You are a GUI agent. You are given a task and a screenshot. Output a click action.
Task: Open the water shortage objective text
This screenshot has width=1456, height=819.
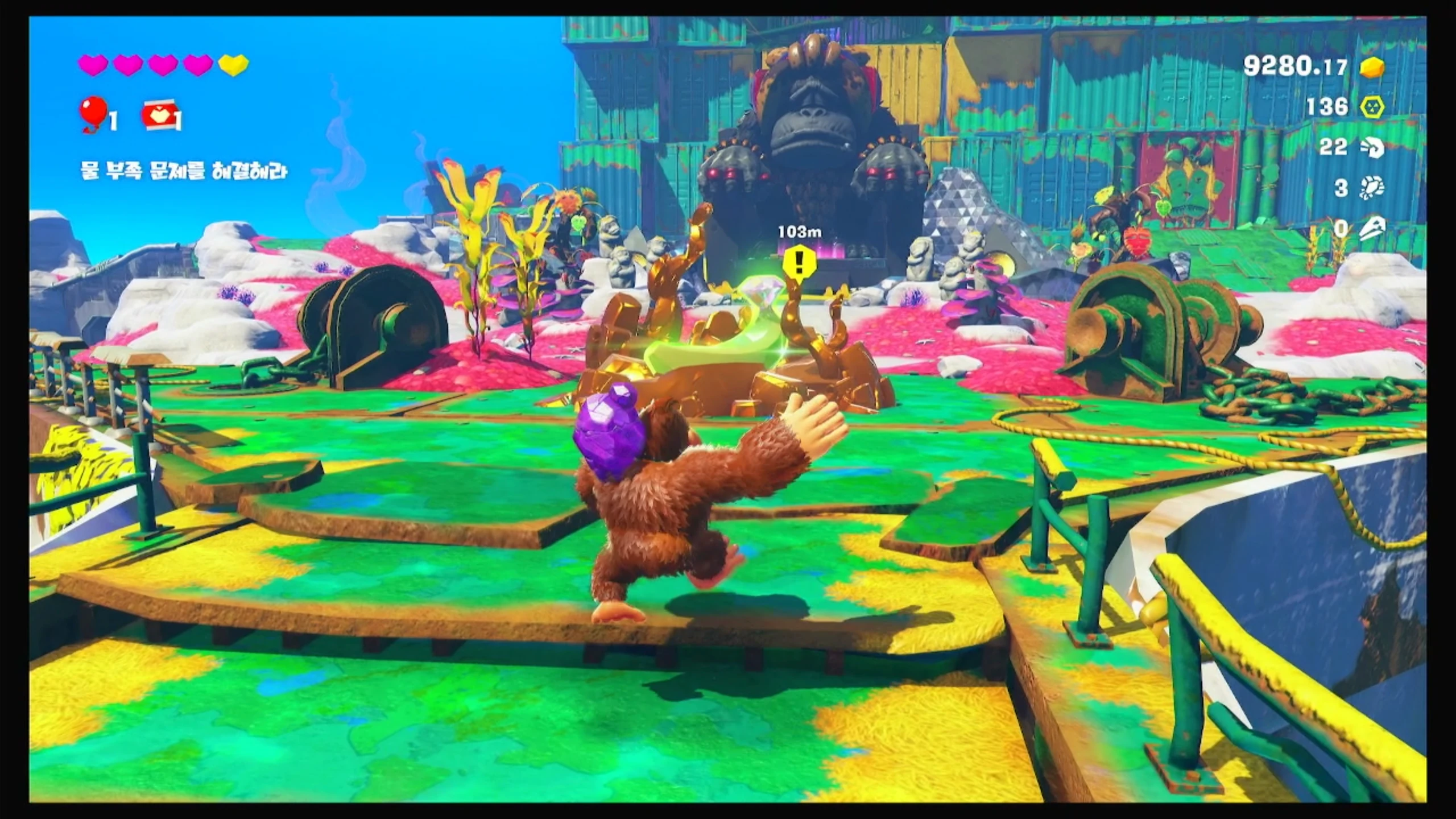(184, 171)
